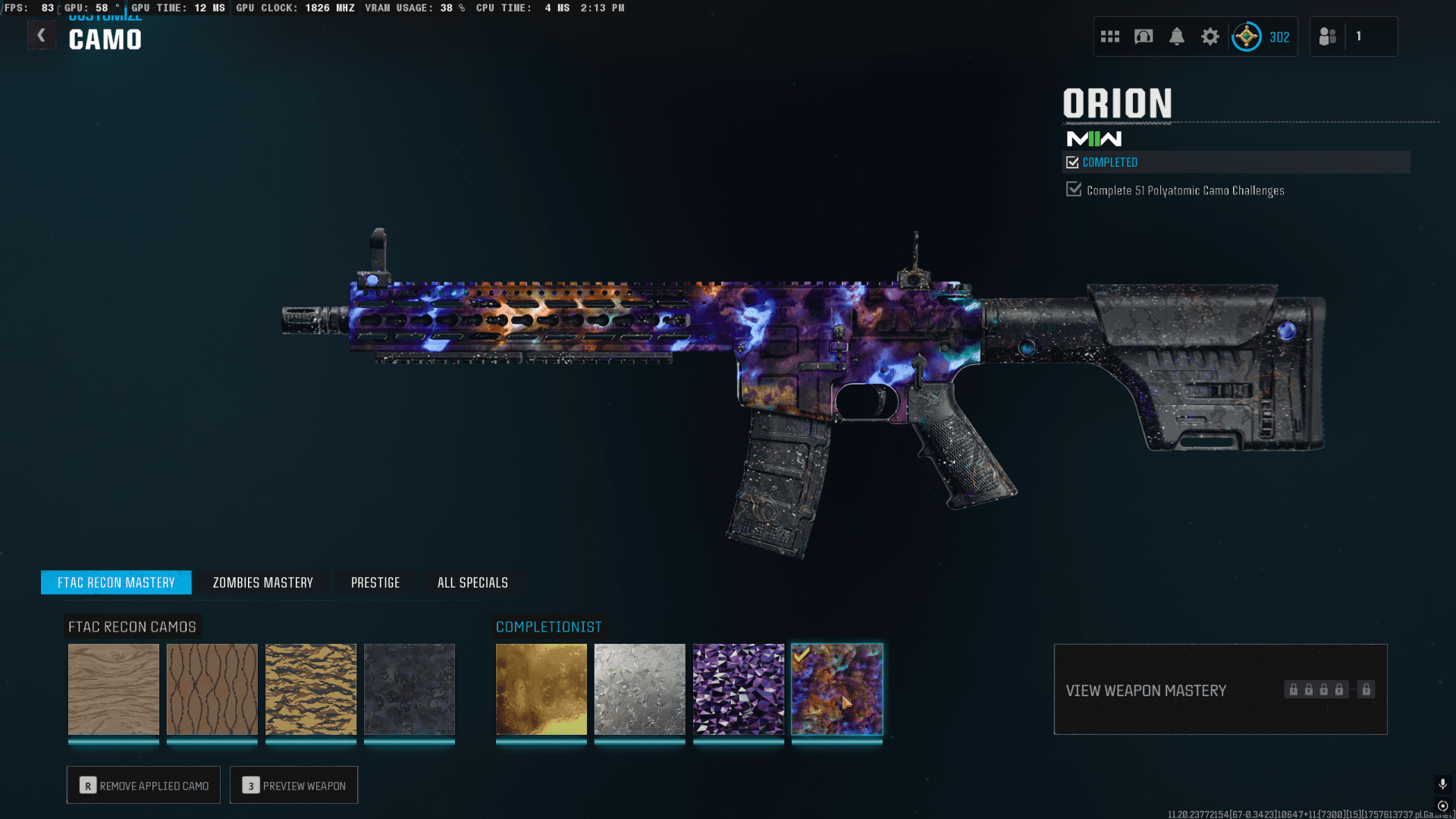Select the Orion galaxy camo
The image size is (1456, 819).
pyautogui.click(x=837, y=689)
